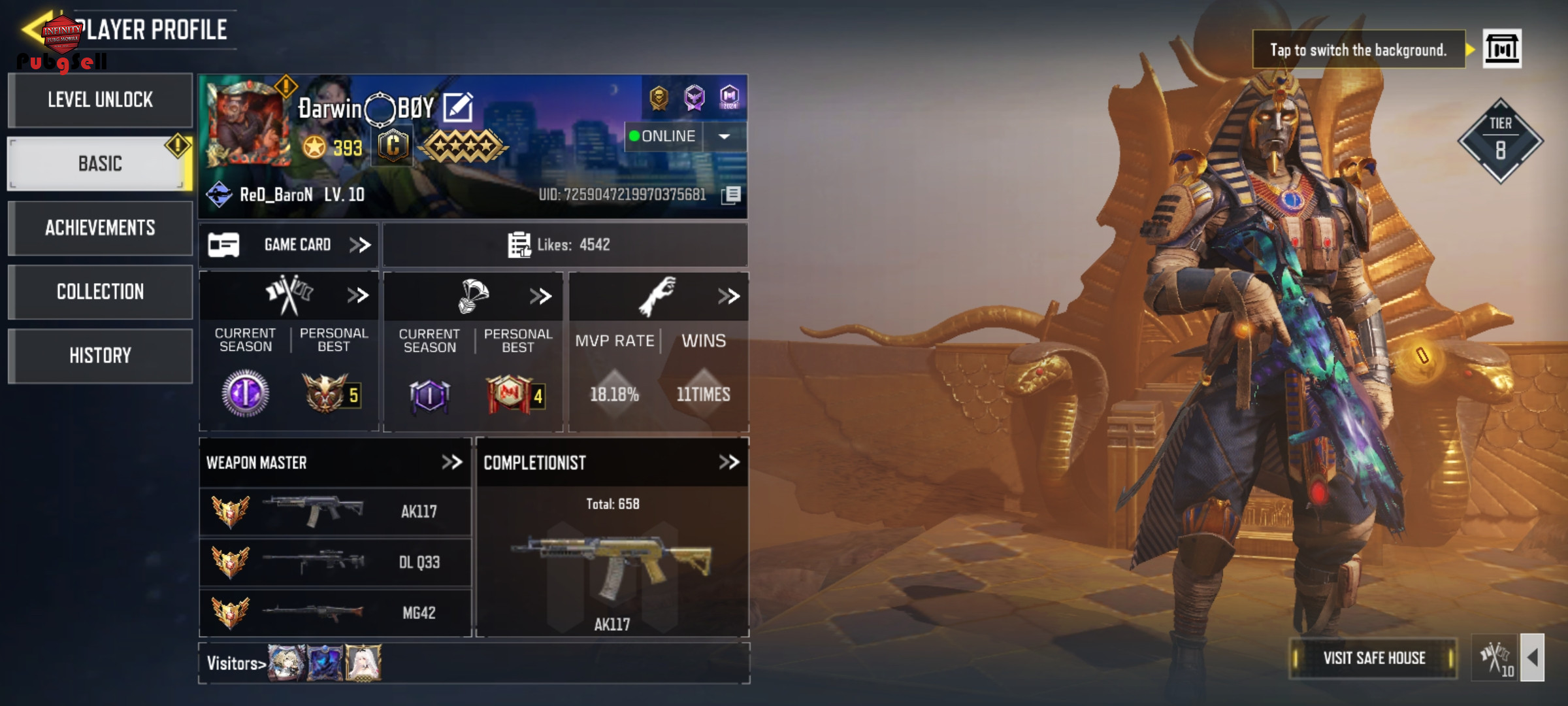
Task: Copy the UID with the clipboard icon
Action: (x=732, y=195)
